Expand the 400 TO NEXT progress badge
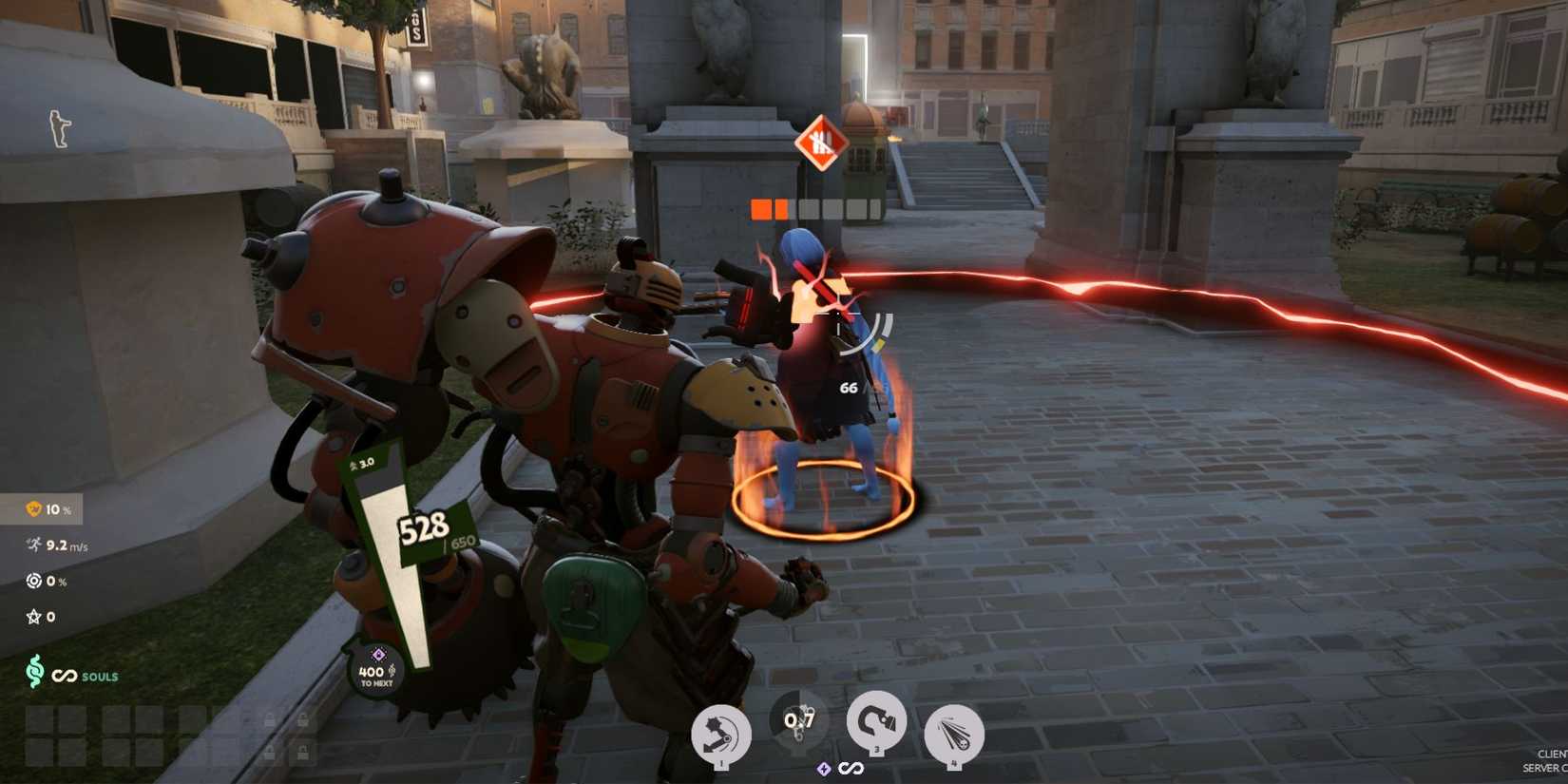 click(x=376, y=672)
